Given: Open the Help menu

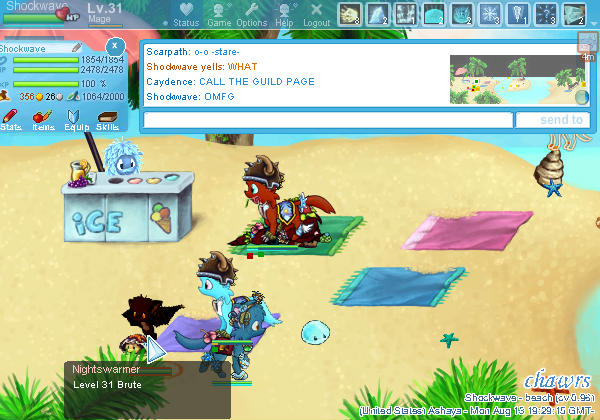Looking at the screenshot, I should tap(285, 14).
